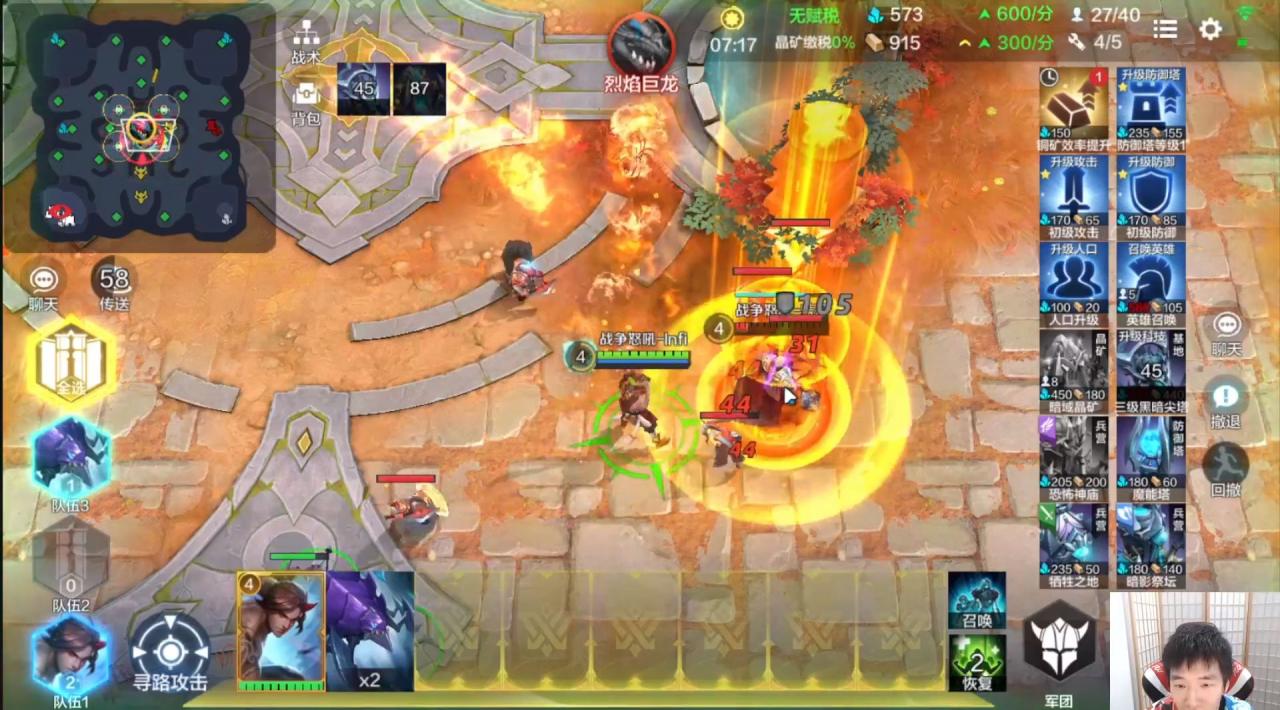
Task: Tap the 撤退 retreat button
Action: click(1226, 400)
